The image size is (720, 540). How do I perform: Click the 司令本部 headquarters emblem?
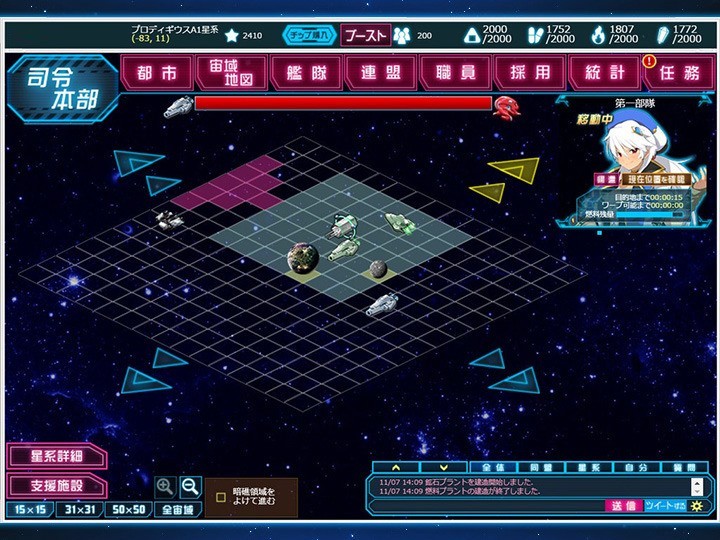point(62,87)
